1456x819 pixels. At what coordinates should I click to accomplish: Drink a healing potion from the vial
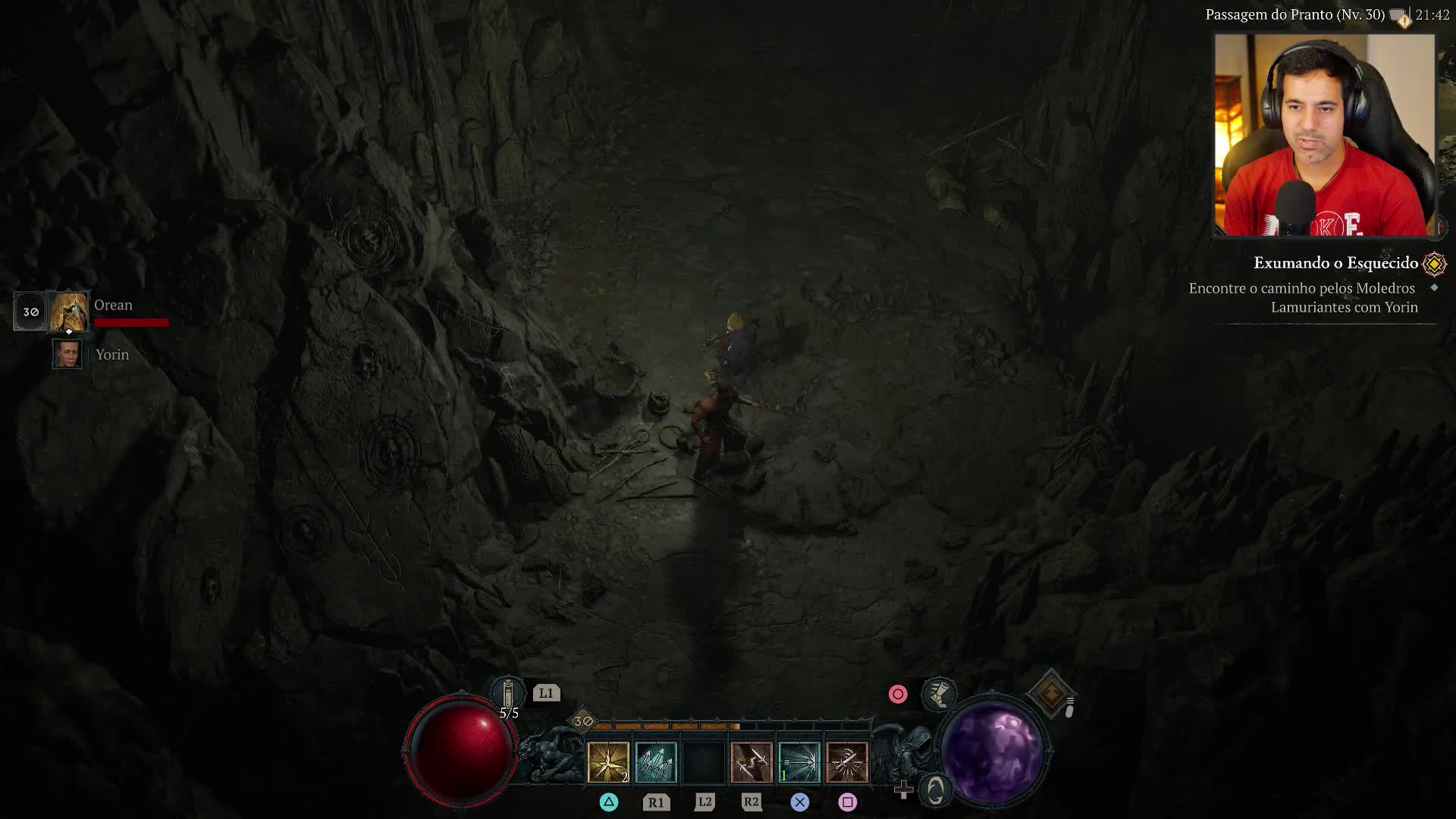(x=508, y=694)
